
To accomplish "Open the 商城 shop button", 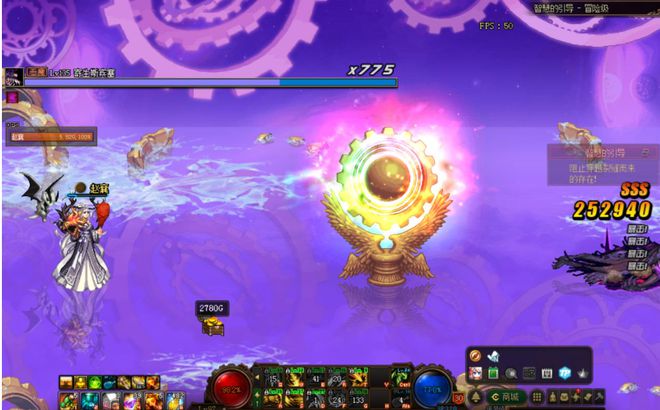I will [x=506, y=396].
